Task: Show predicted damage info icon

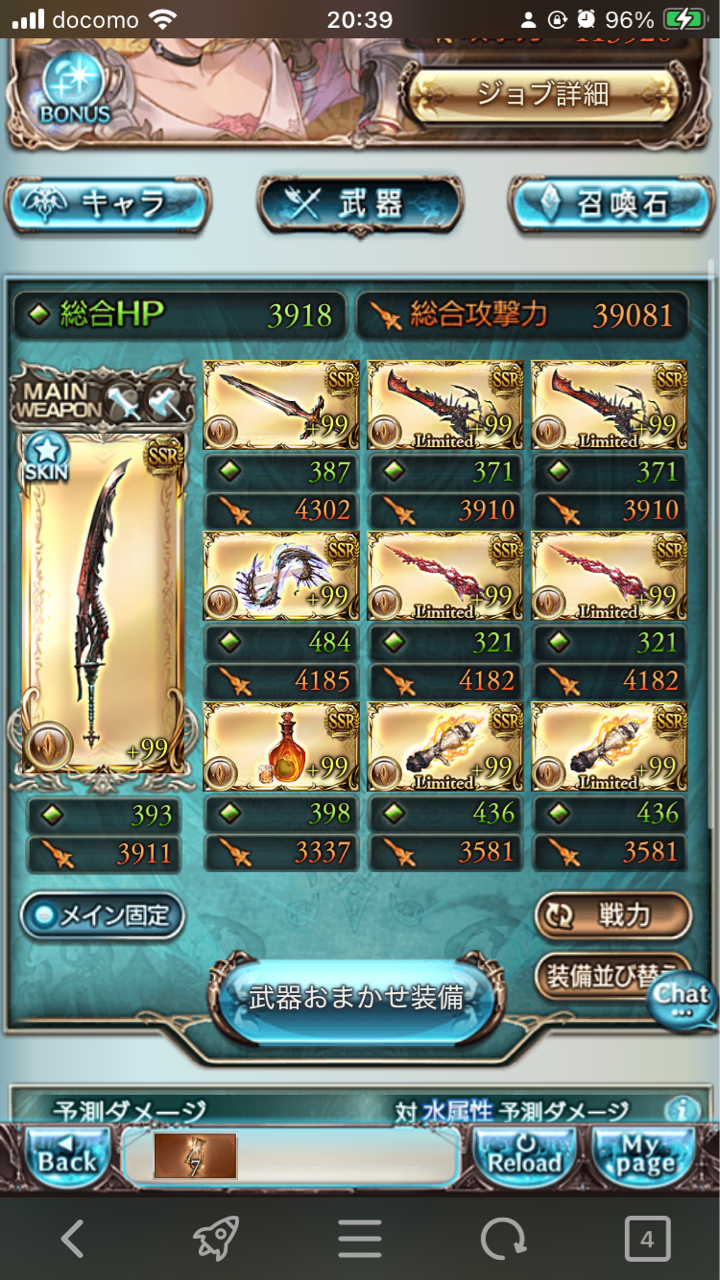Action: 682,1109
